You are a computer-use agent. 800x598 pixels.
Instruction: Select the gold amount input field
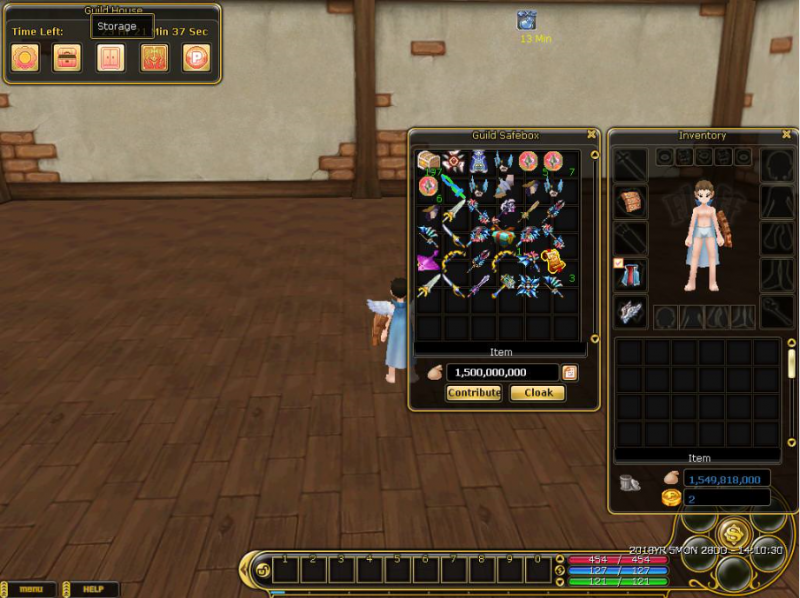coord(500,372)
